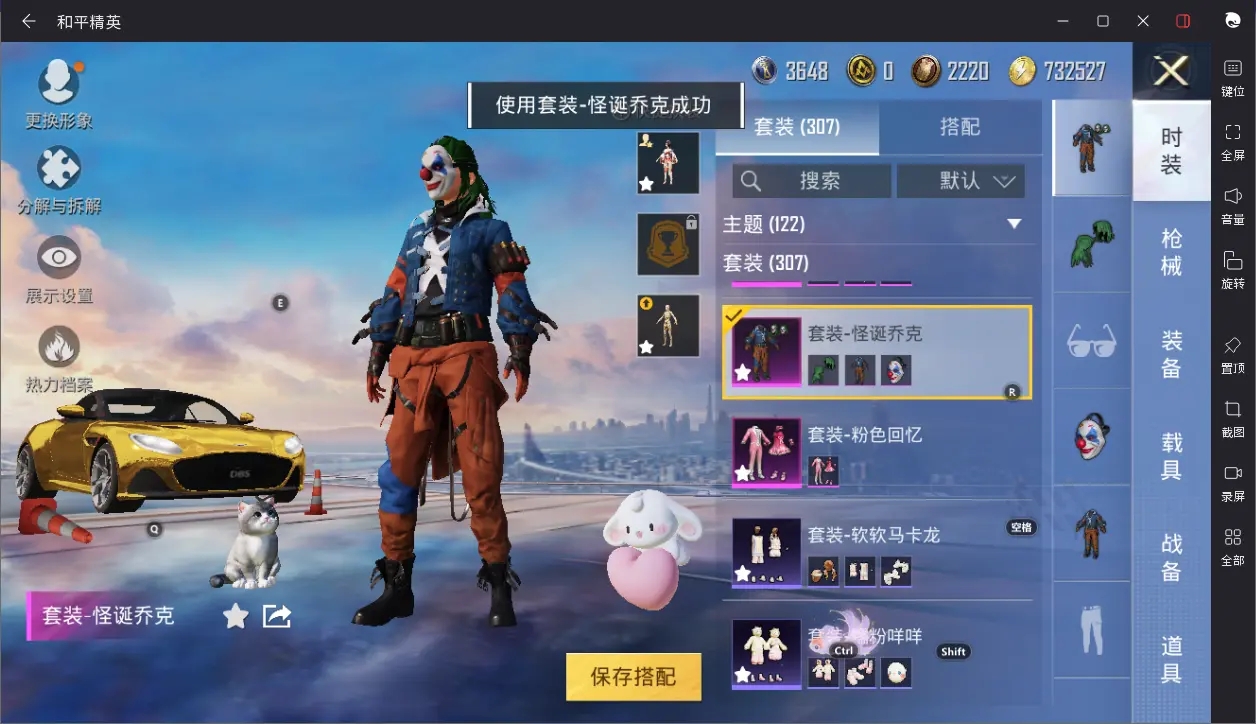Select the 套装 (307) tab
Viewport: 1256px width, 724px height.
(797, 127)
